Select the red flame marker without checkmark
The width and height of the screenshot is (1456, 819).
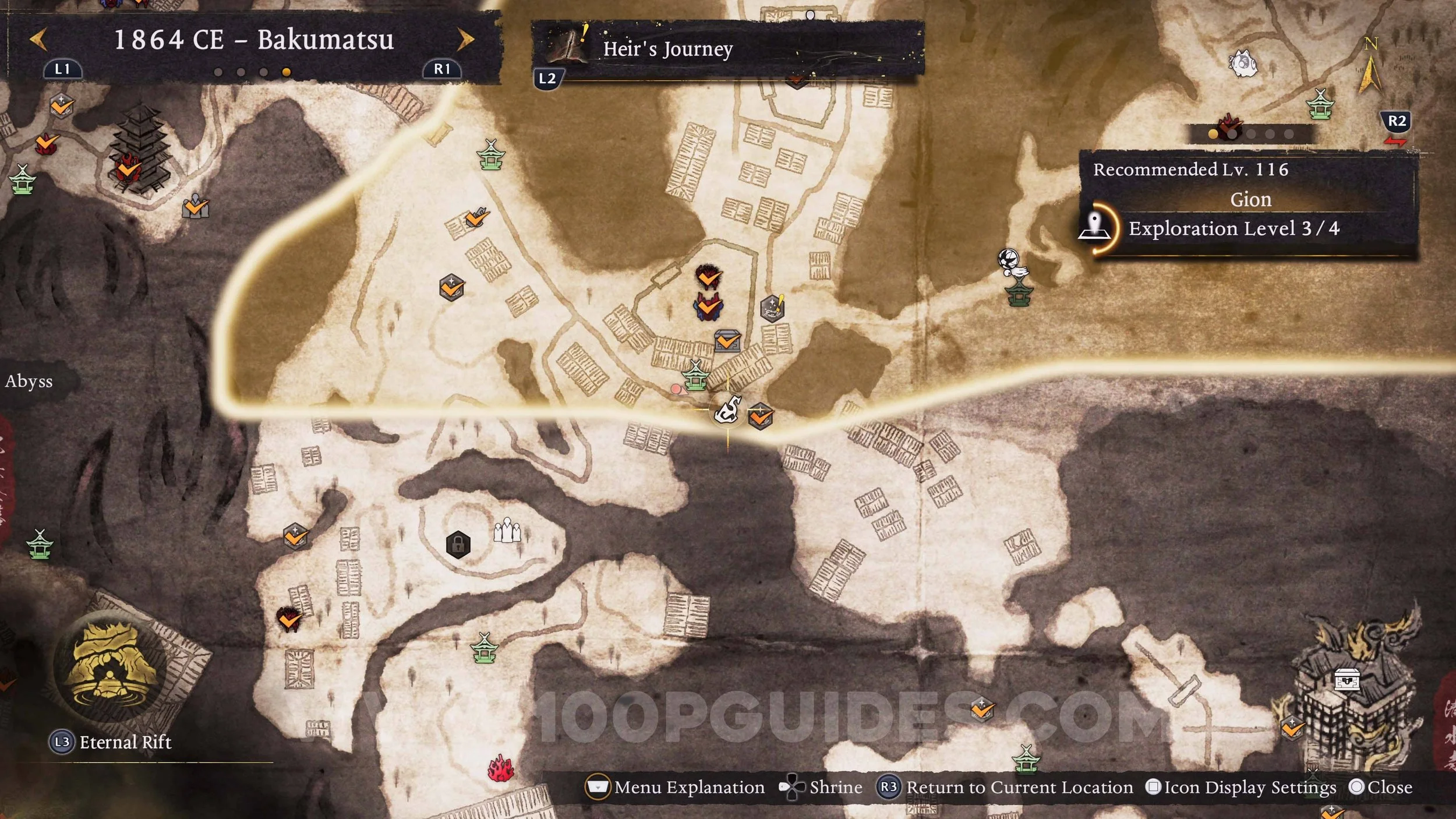[x=500, y=769]
